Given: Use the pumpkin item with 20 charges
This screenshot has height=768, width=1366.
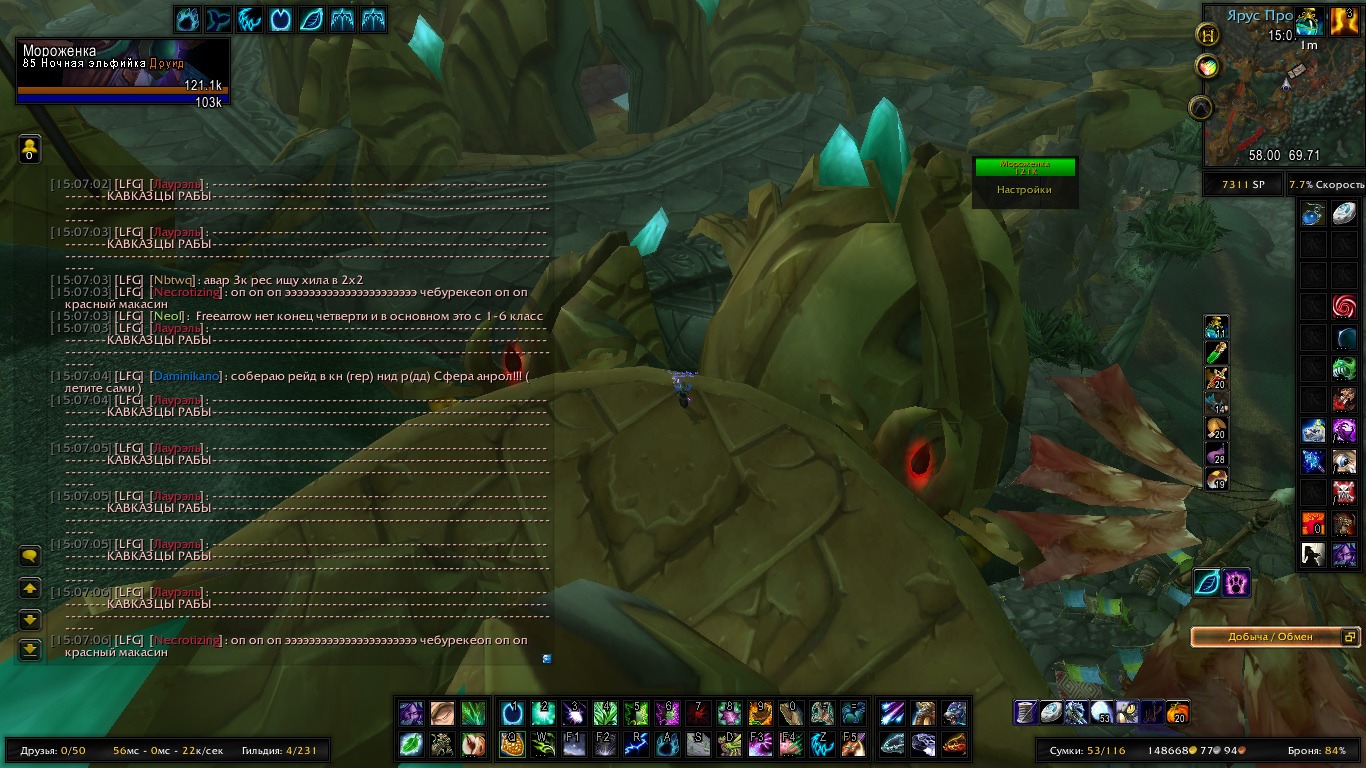Looking at the screenshot, I should click(1179, 712).
